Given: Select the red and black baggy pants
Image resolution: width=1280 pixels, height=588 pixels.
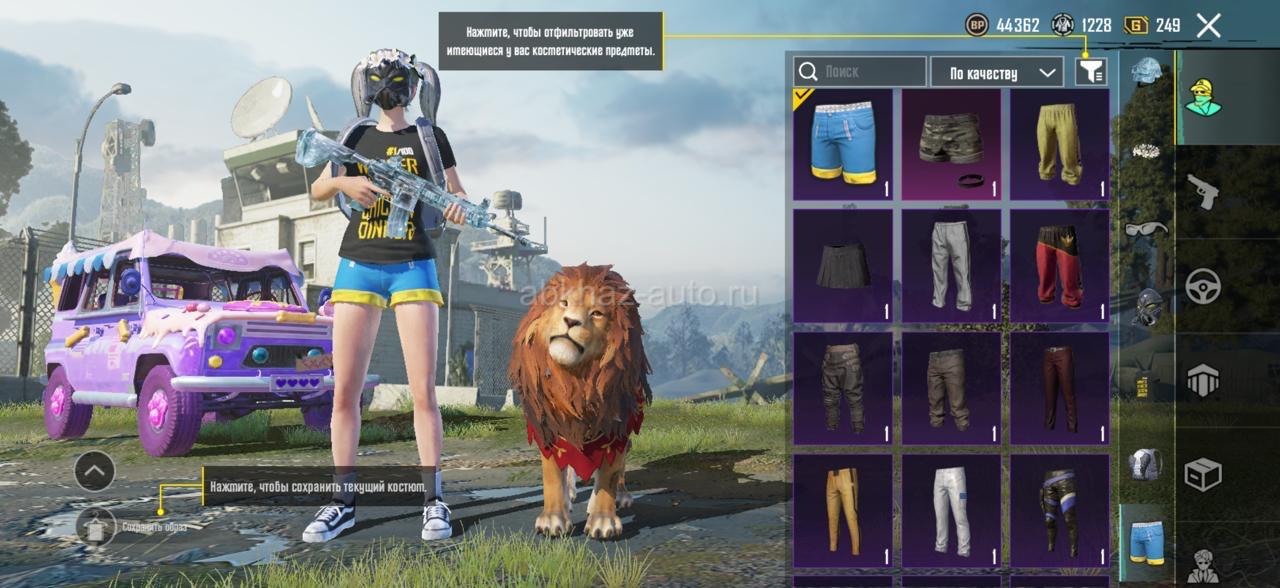Looking at the screenshot, I should pyautogui.click(x=1059, y=265).
